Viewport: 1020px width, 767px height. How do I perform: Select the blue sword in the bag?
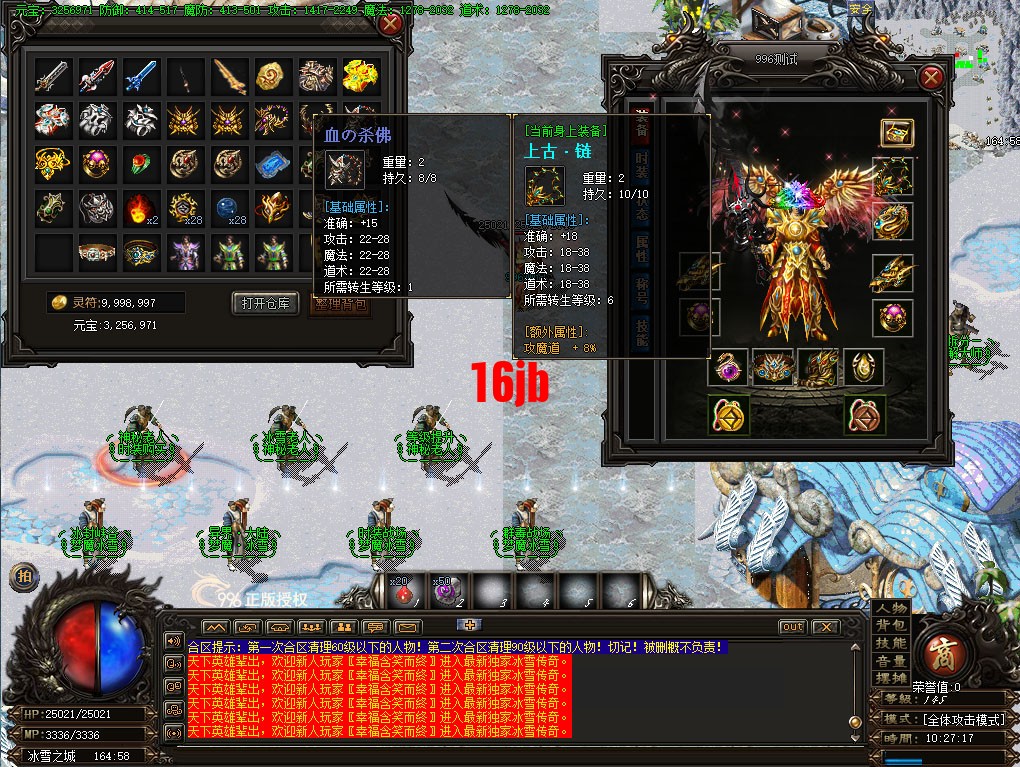(x=141, y=76)
